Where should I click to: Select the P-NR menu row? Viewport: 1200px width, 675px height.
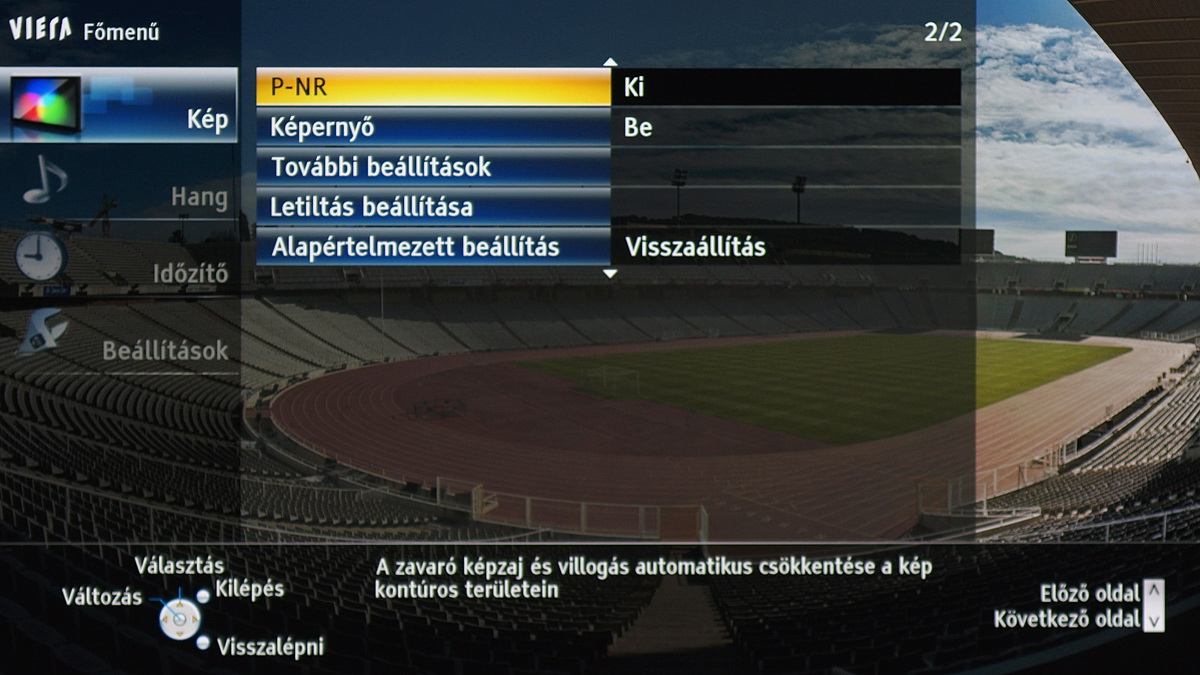(x=432, y=87)
